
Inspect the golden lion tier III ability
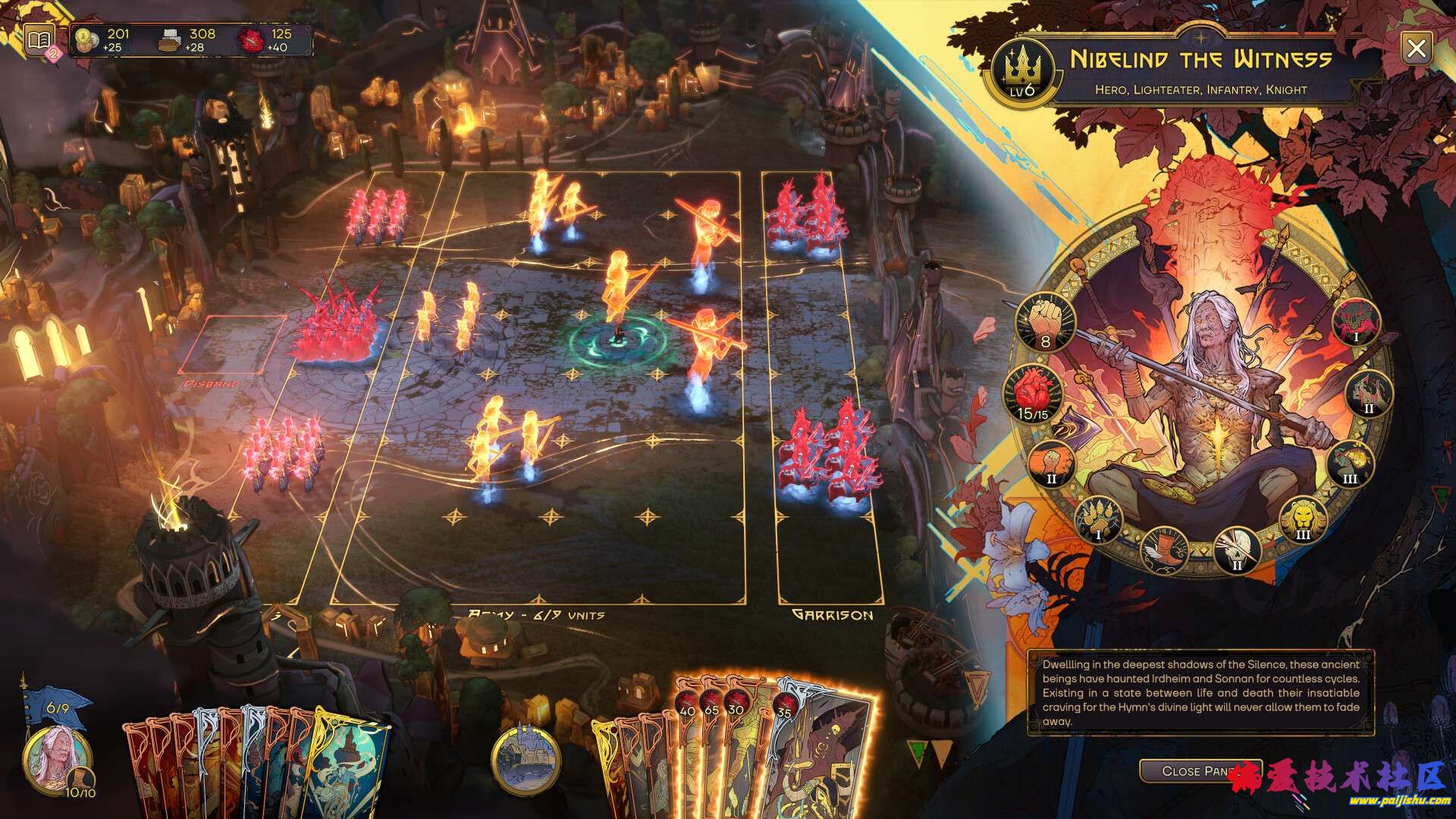point(1303,519)
